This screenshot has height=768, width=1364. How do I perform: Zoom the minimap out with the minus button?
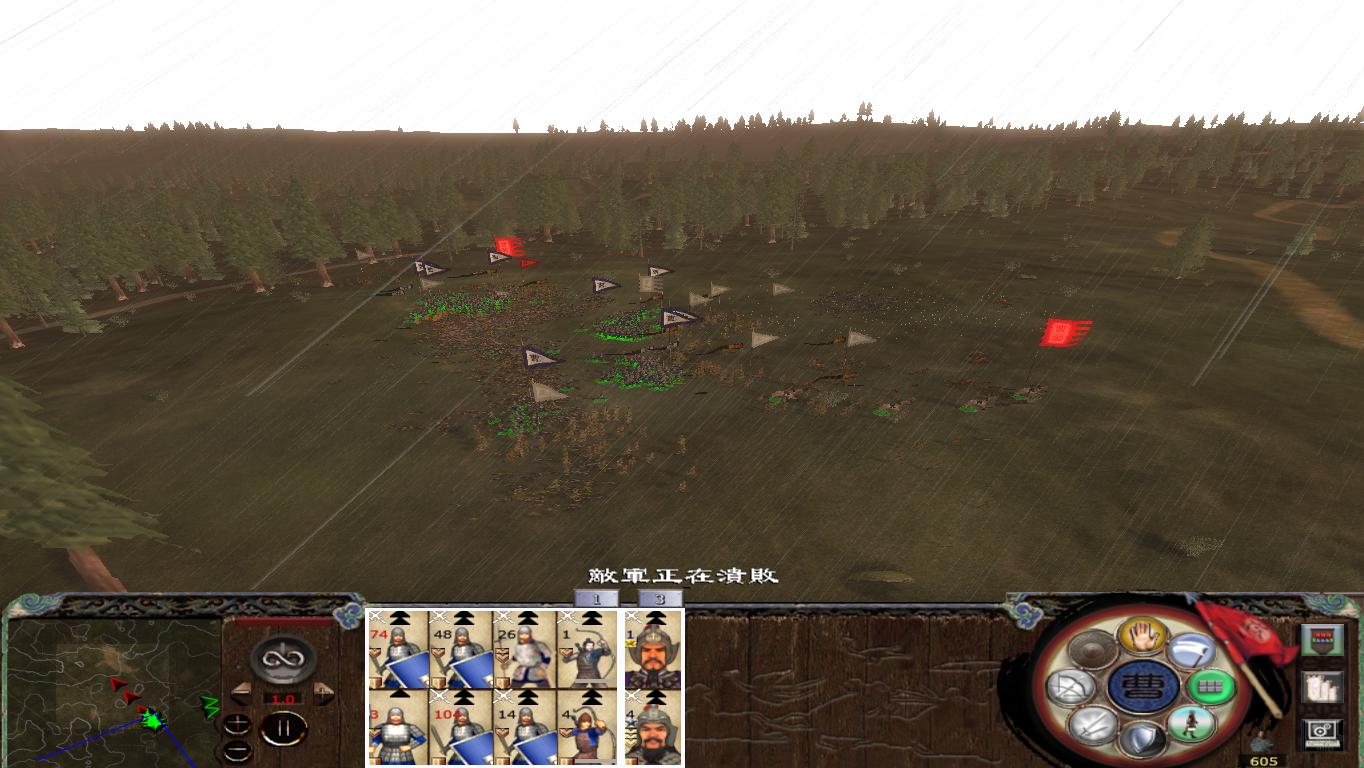[x=238, y=749]
